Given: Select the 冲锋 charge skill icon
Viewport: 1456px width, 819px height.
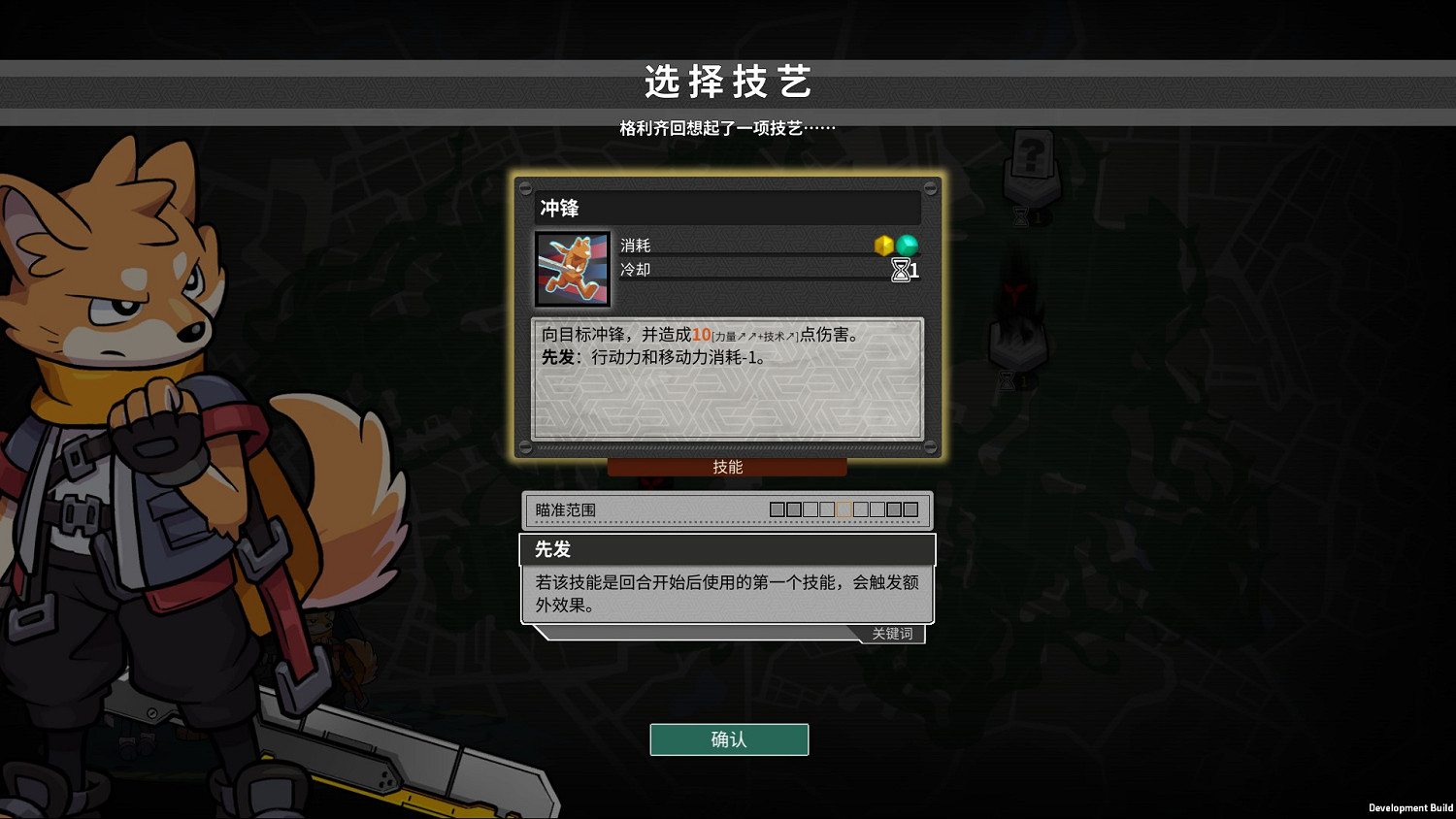Looking at the screenshot, I should tap(572, 268).
